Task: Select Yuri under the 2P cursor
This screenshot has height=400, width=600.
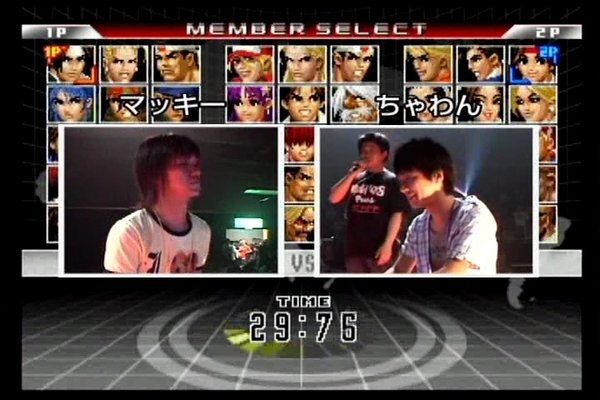Action: pyautogui.click(x=532, y=63)
